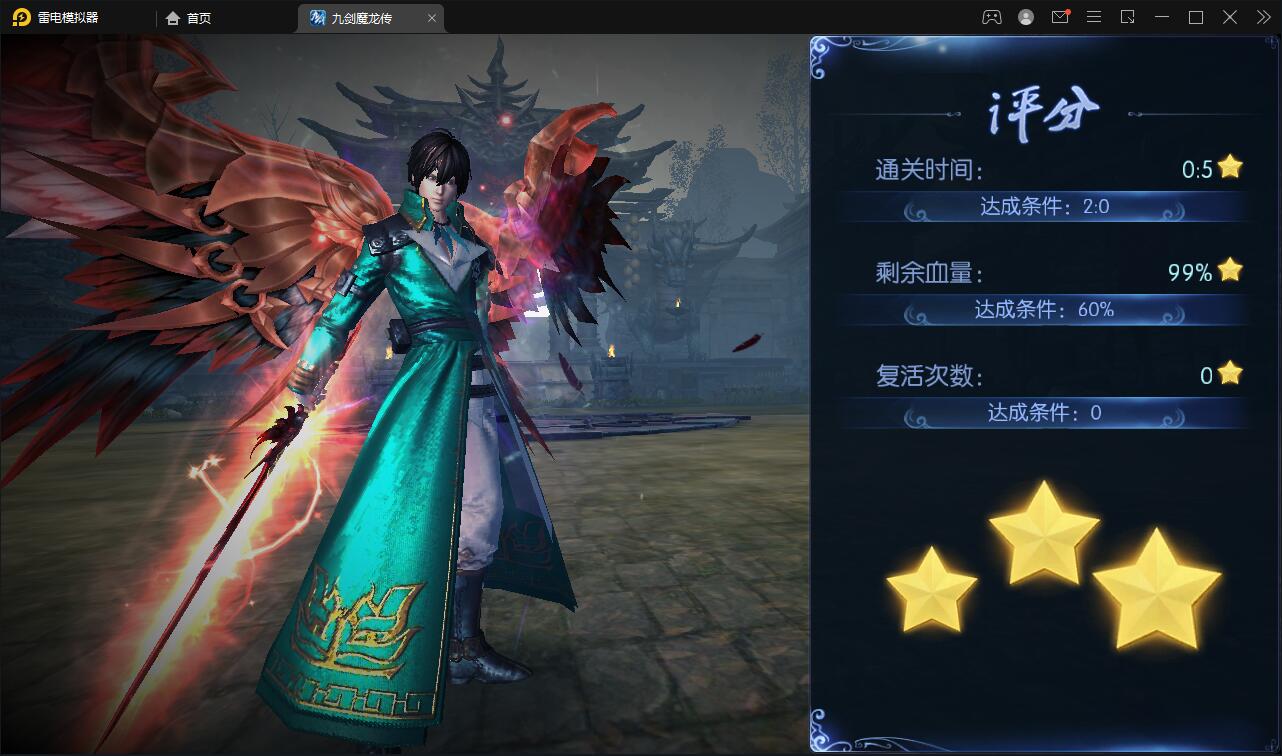Viewport: 1282px width, 756px height.
Task: Open the LDPlayer game center icon
Action: coord(992,17)
